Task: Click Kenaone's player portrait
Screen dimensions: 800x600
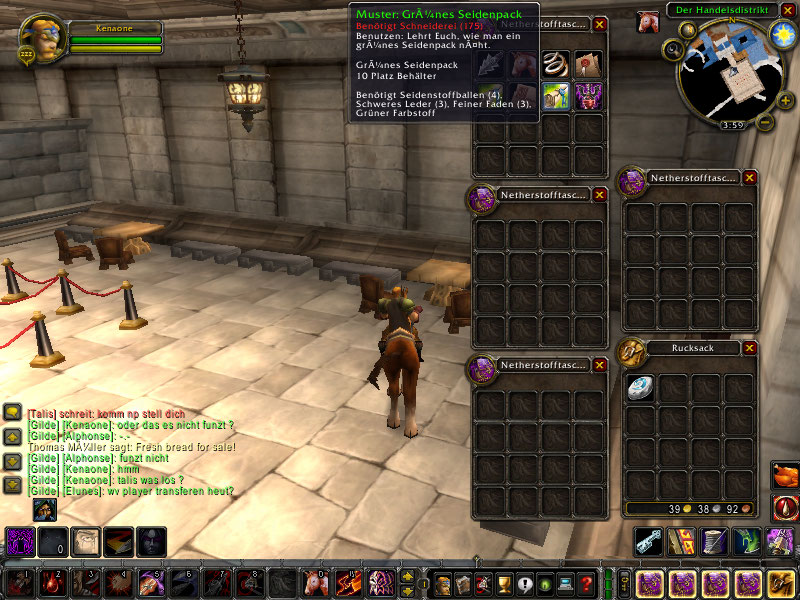Action: [43, 36]
